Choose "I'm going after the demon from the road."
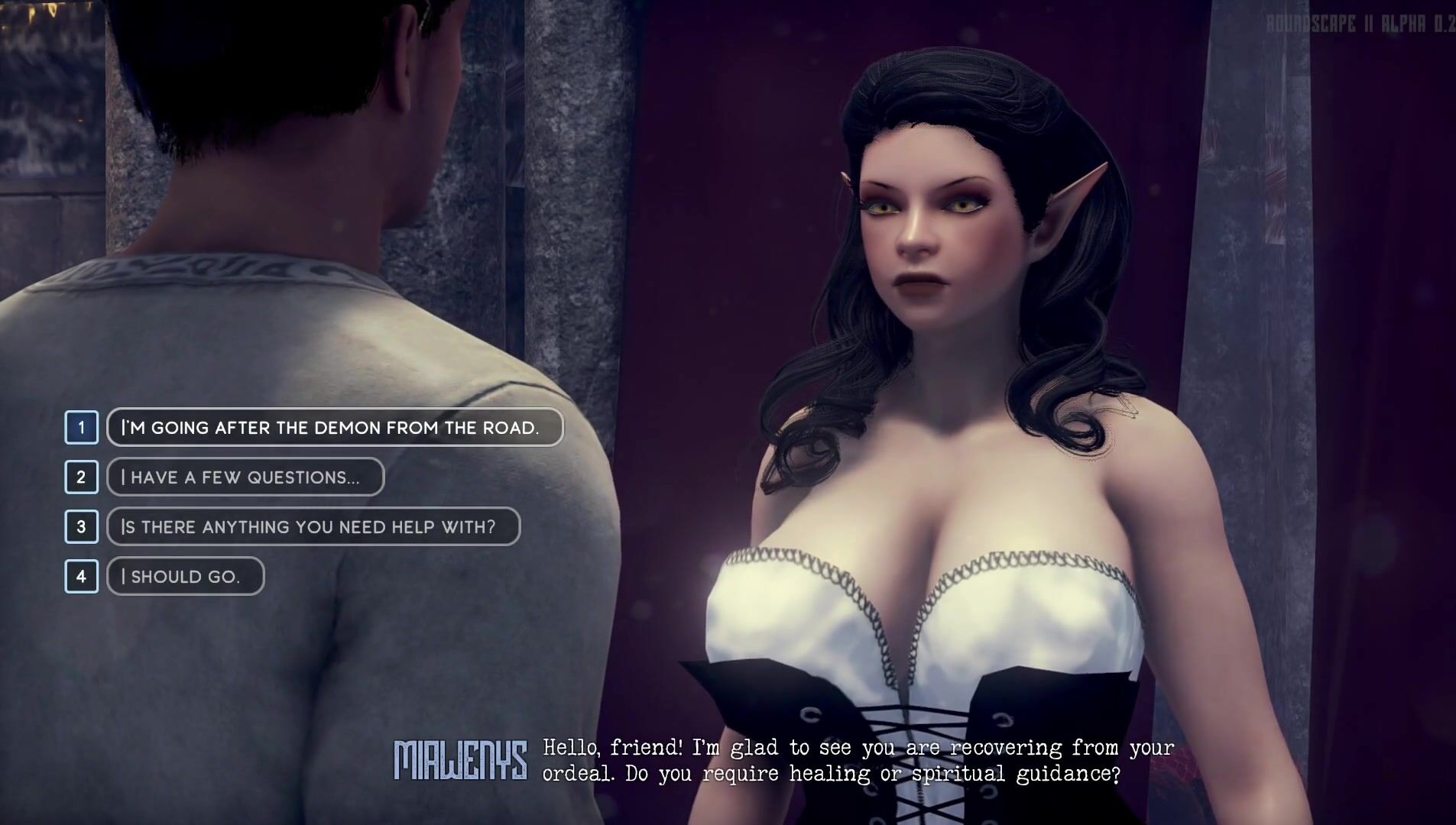The image size is (1456, 825). pos(334,427)
